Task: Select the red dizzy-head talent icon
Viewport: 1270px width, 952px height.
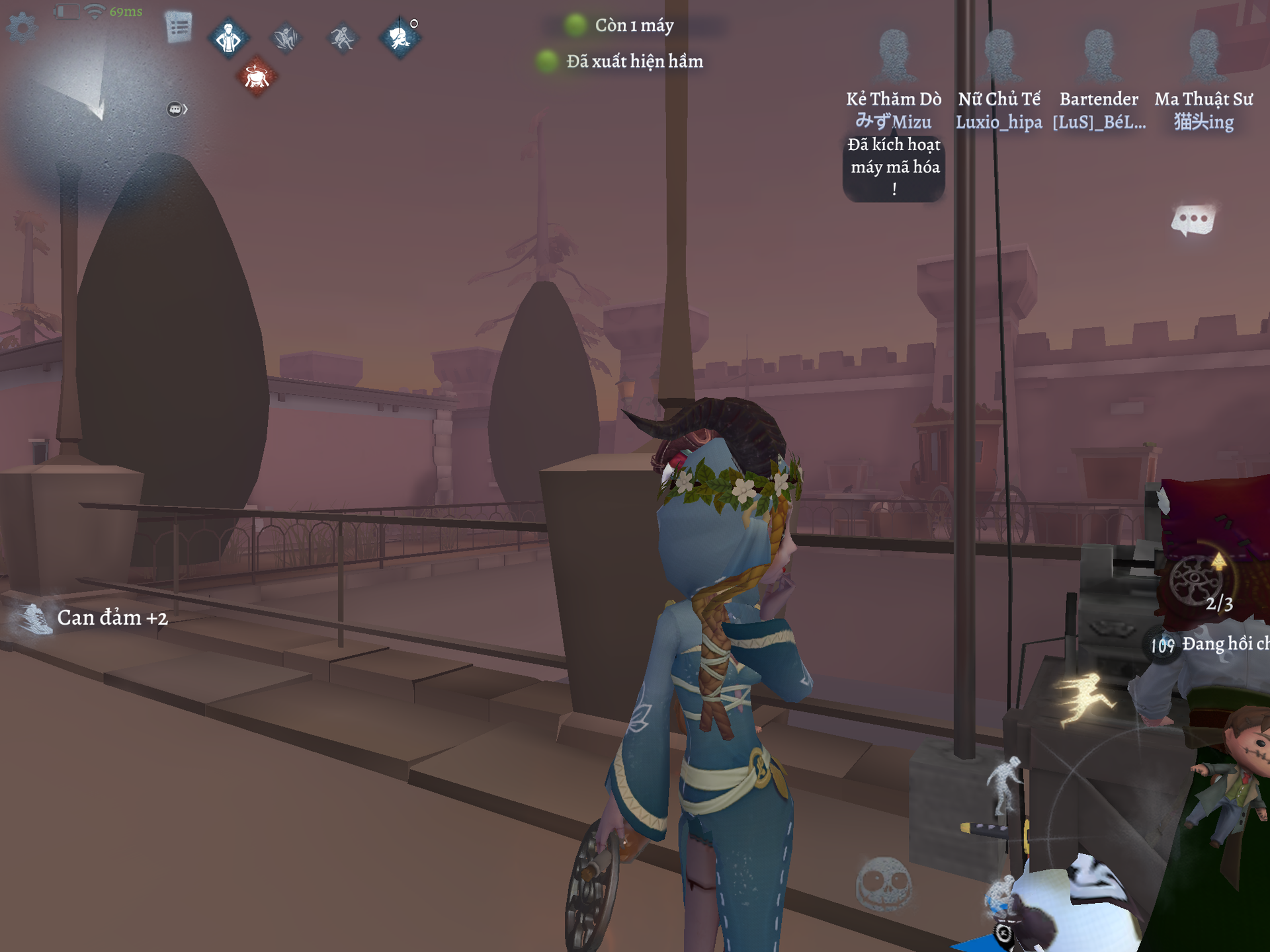Action: [257, 77]
